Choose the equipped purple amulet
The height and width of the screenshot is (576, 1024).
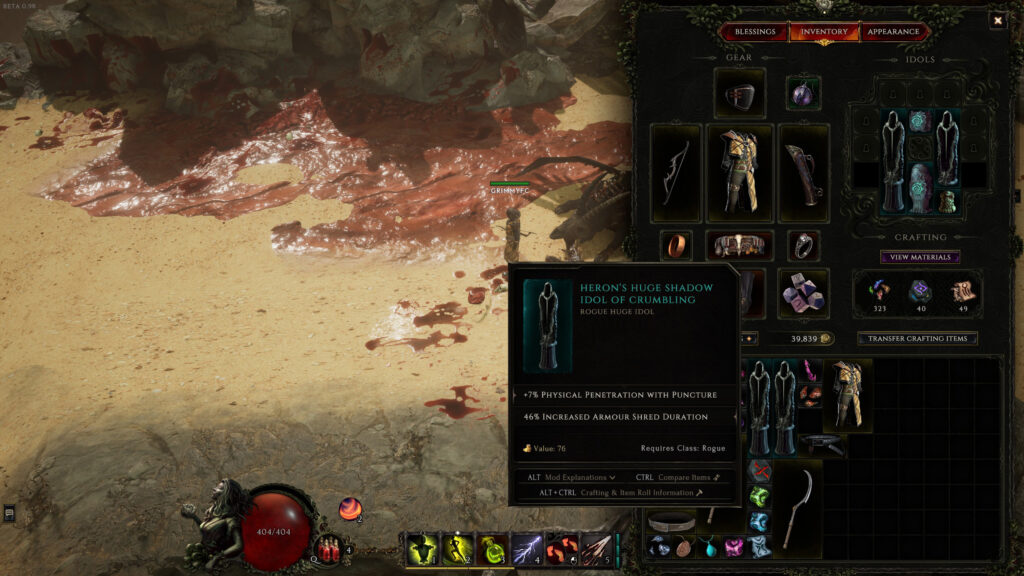point(803,93)
